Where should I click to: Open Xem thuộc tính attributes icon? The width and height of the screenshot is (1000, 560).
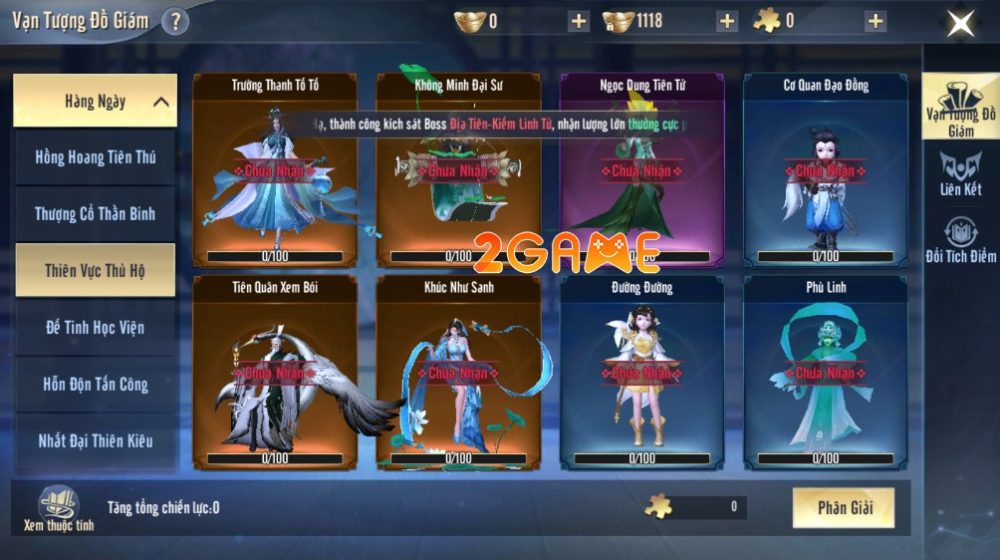(x=58, y=508)
